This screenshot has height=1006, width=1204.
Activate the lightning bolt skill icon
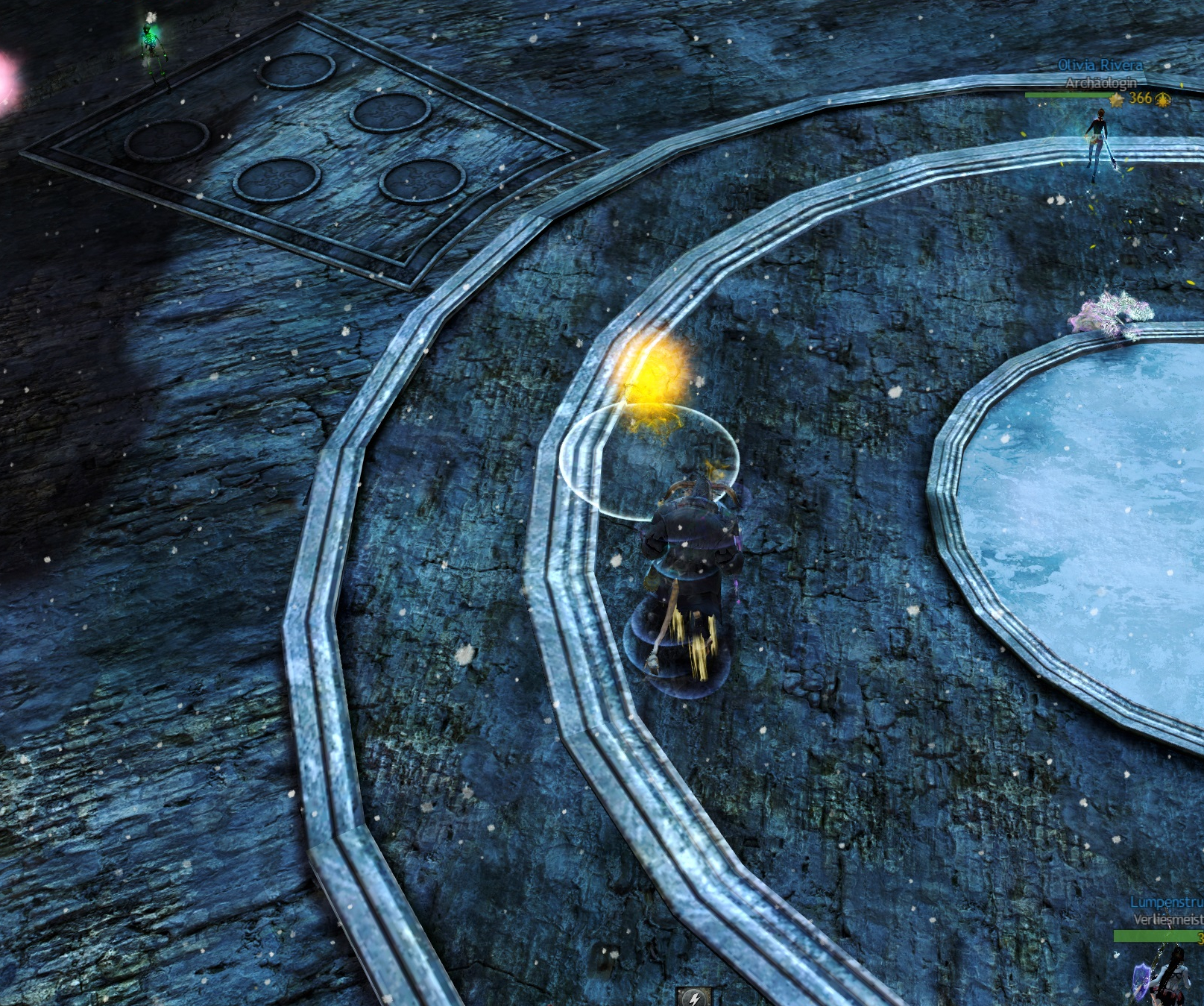(x=694, y=997)
